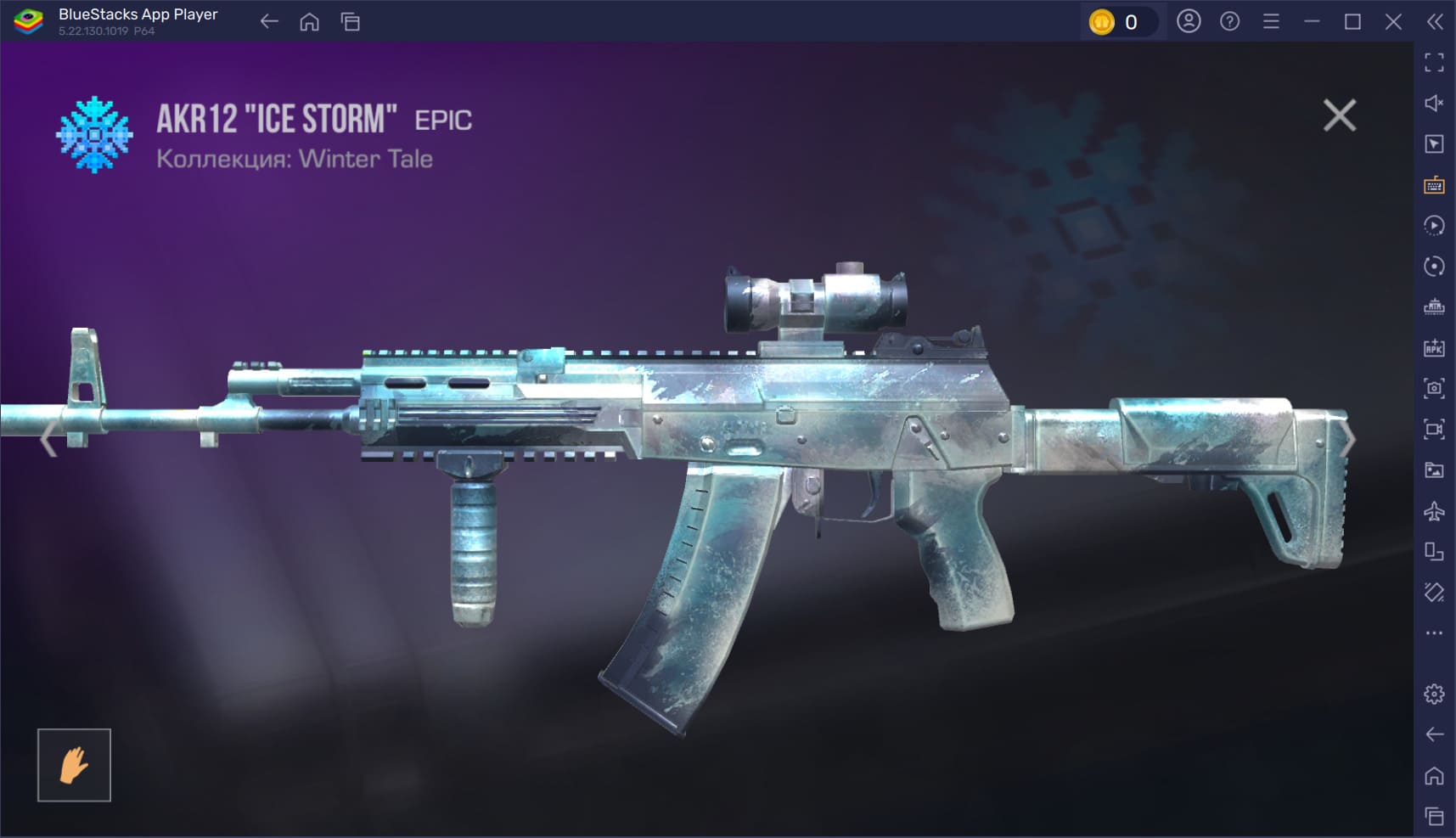The width and height of the screenshot is (1456, 838).
Task: Open BlueStacks settings gear
Action: point(1434,694)
